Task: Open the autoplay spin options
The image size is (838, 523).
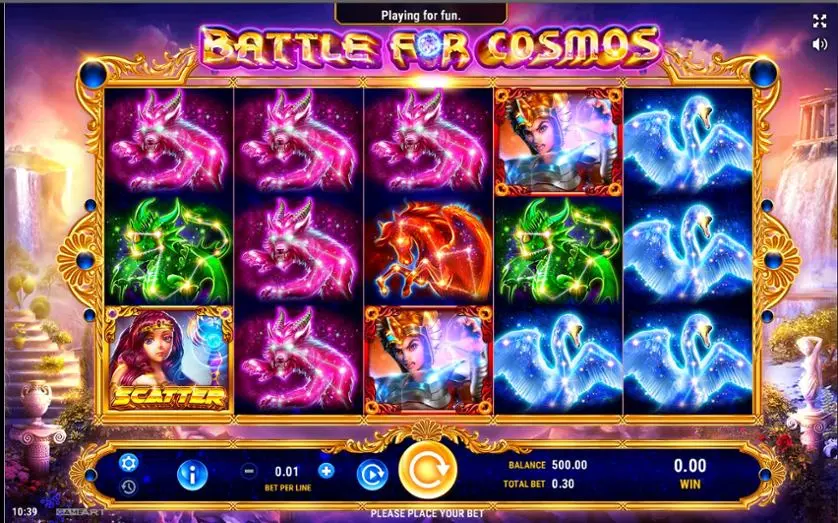Action: tap(371, 472)
